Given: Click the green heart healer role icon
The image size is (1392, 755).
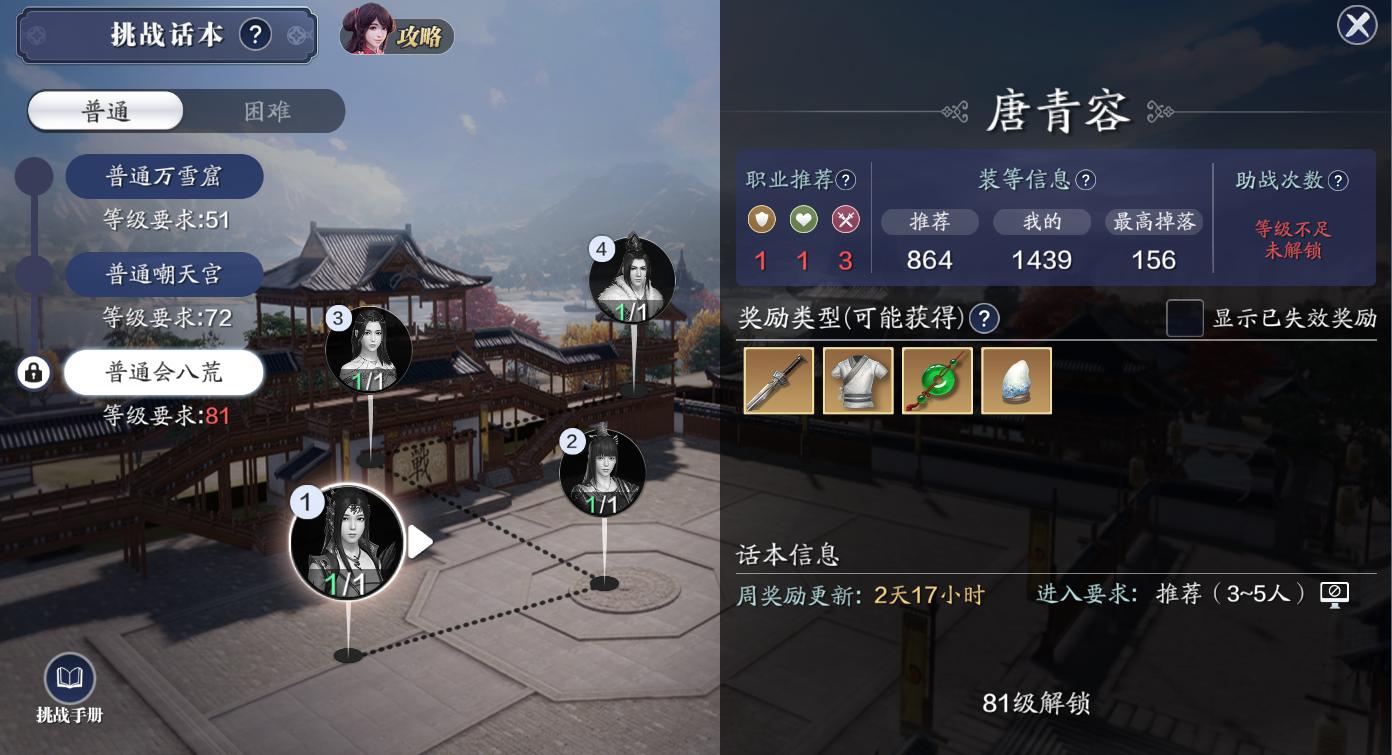Looking at the screenshot, I should click(x=803, y=220).
